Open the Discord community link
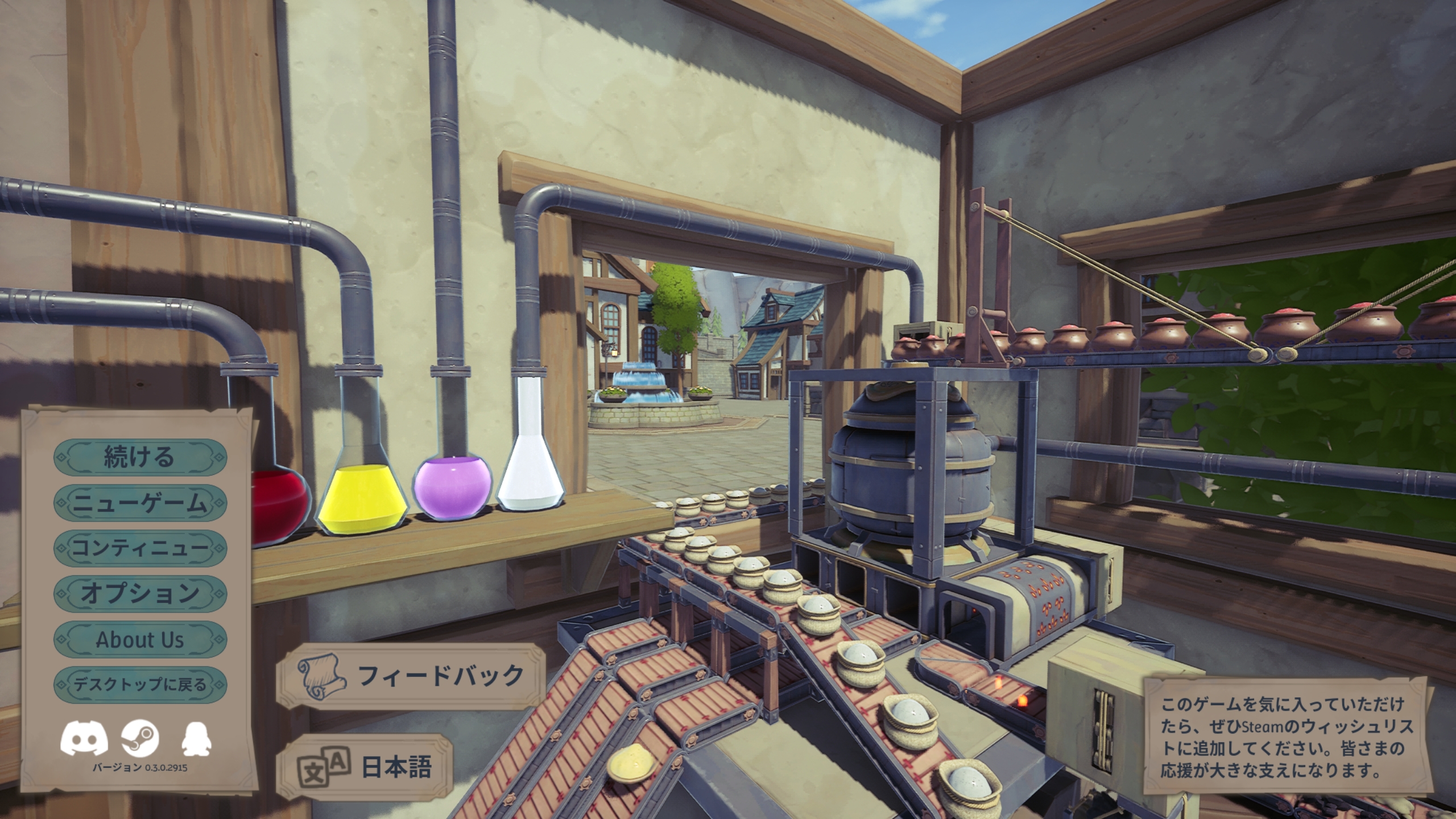Screen dimensions: 1456x819 click(84, 739)
